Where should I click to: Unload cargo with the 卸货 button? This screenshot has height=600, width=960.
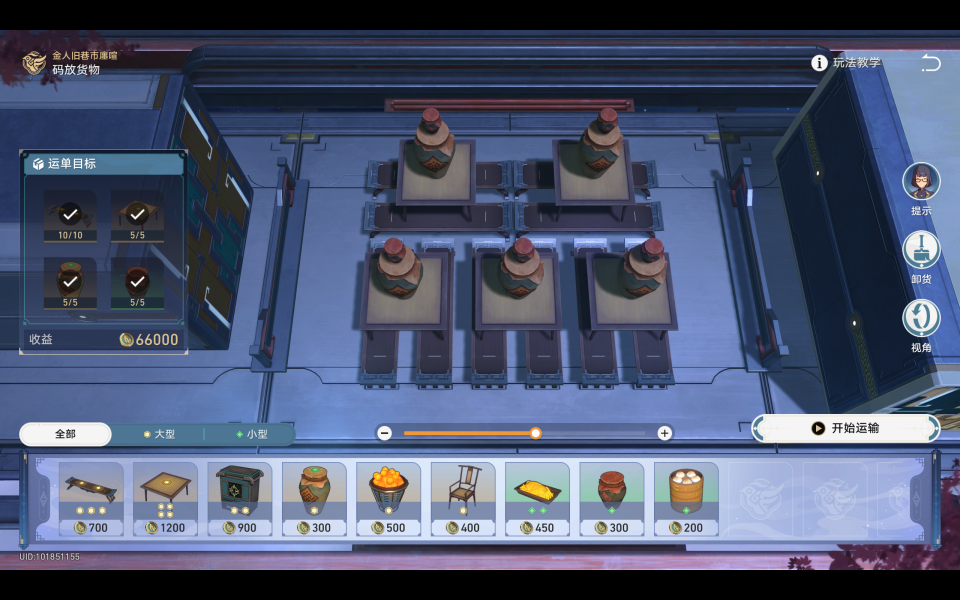921,251
